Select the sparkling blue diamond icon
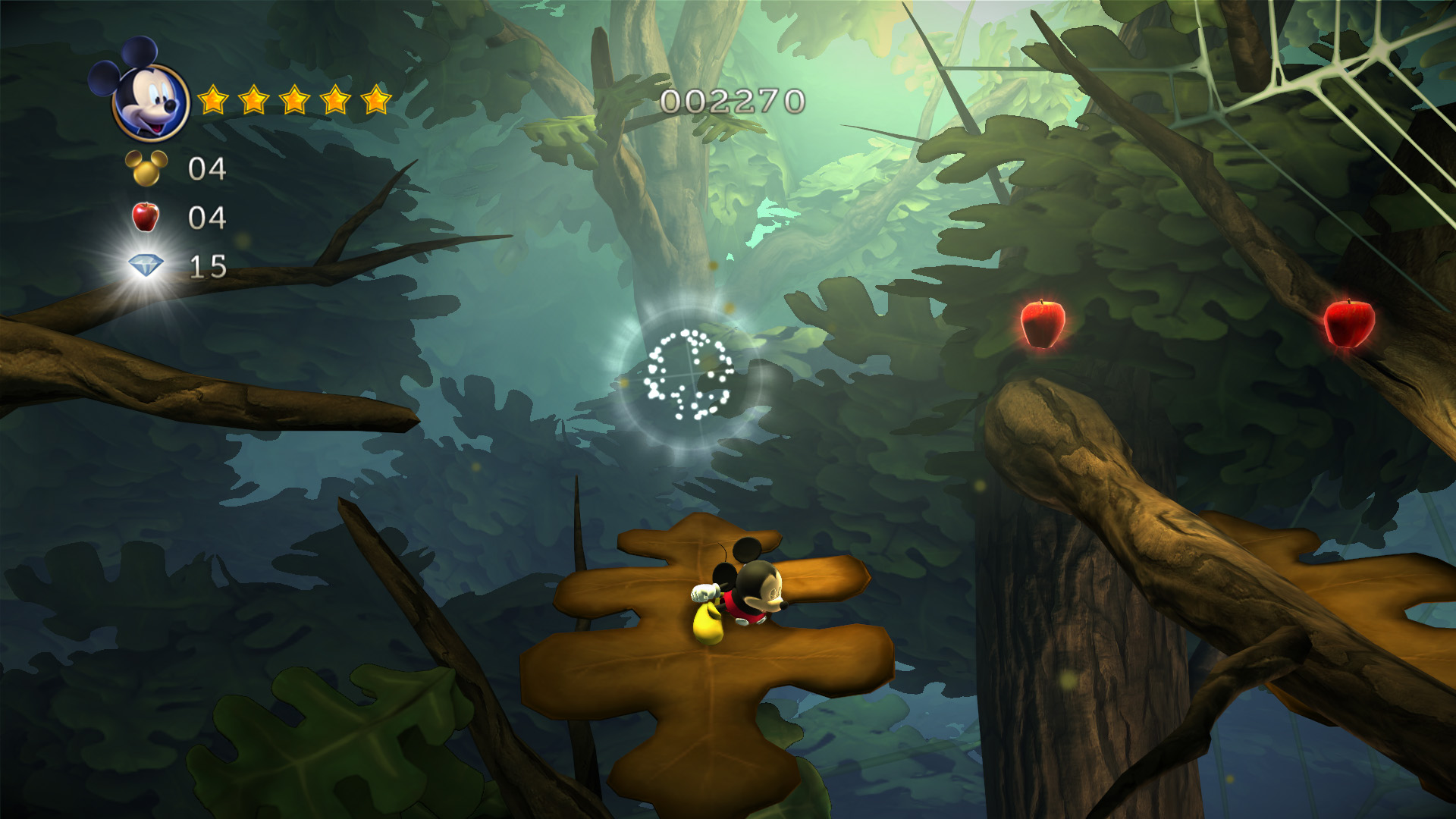Viewport: 1456px width, 819px height. point(146,265)
